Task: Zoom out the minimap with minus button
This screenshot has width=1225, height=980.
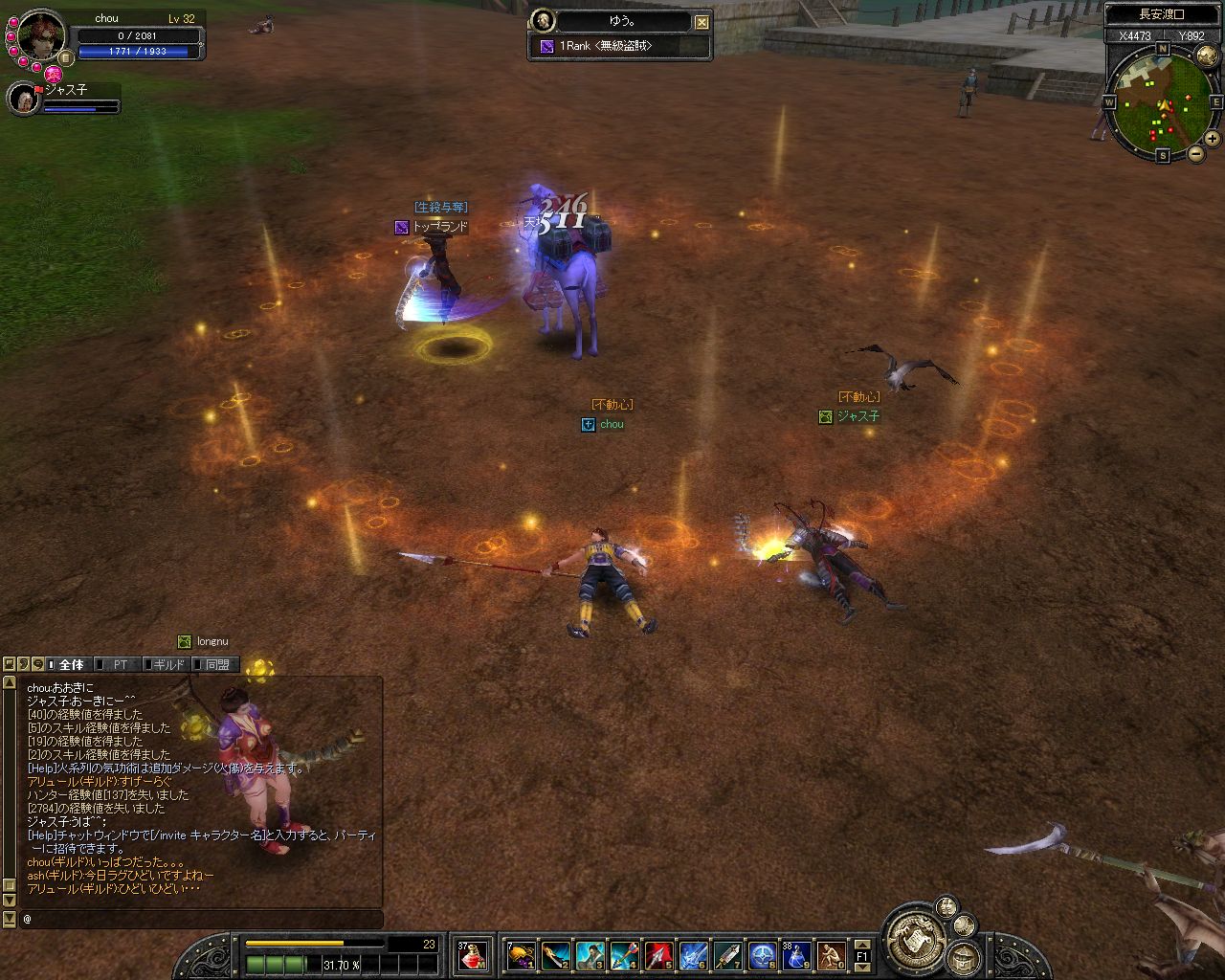Action: (x=1196, y=154)
